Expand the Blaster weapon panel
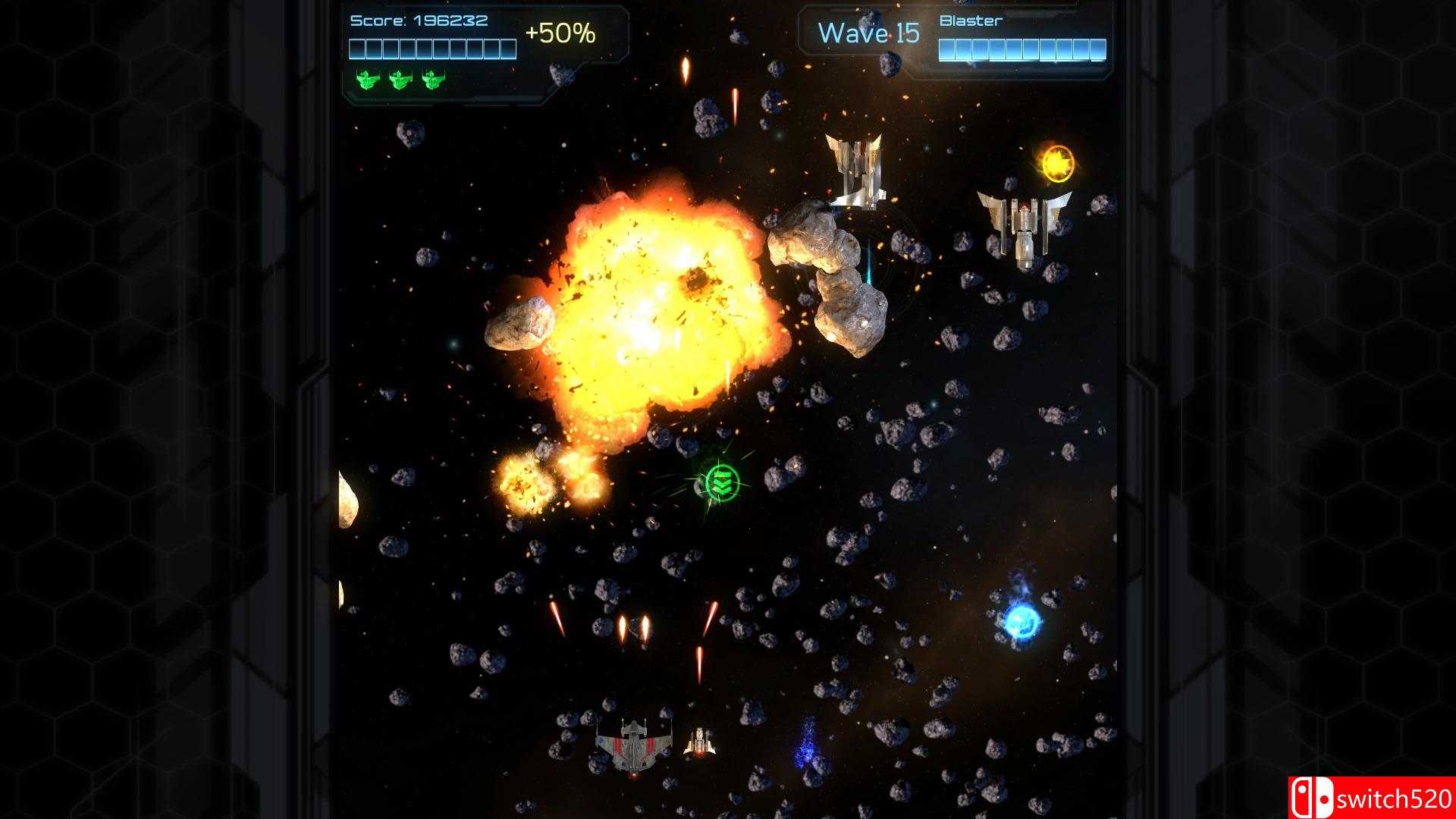Image resolution: width=1456 pixels, height=819 pixels. pyautogui.click(x=1024, y=34)
